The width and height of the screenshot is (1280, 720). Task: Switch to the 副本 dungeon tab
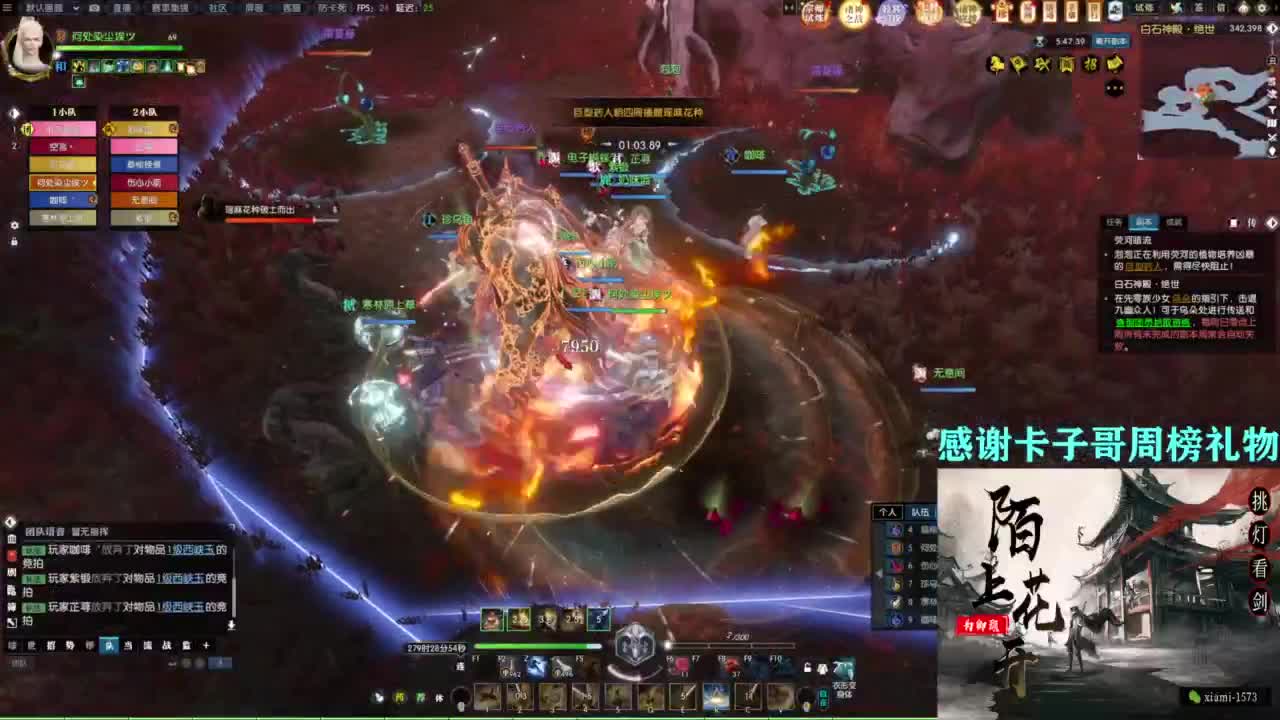click(x=1144, y=222)
